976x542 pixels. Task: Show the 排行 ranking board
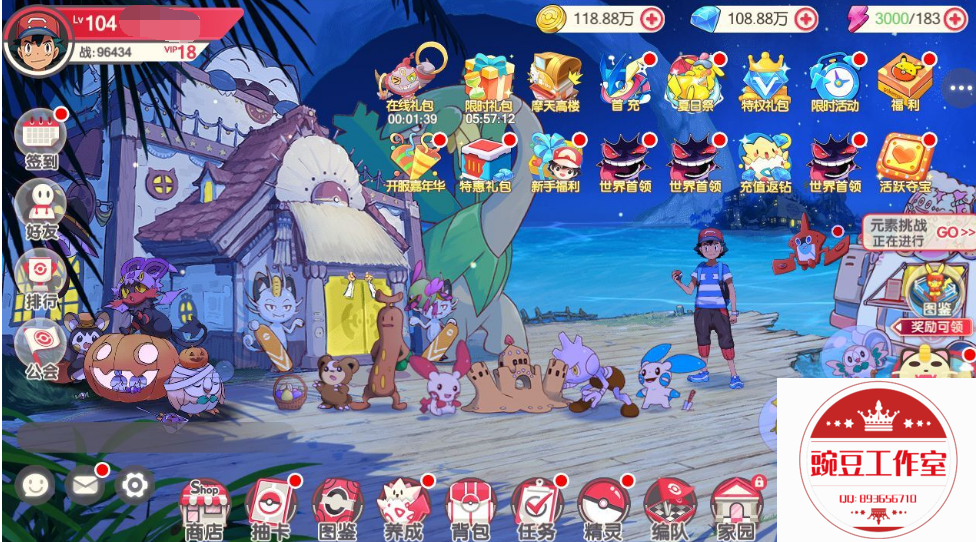pos(40,275)
